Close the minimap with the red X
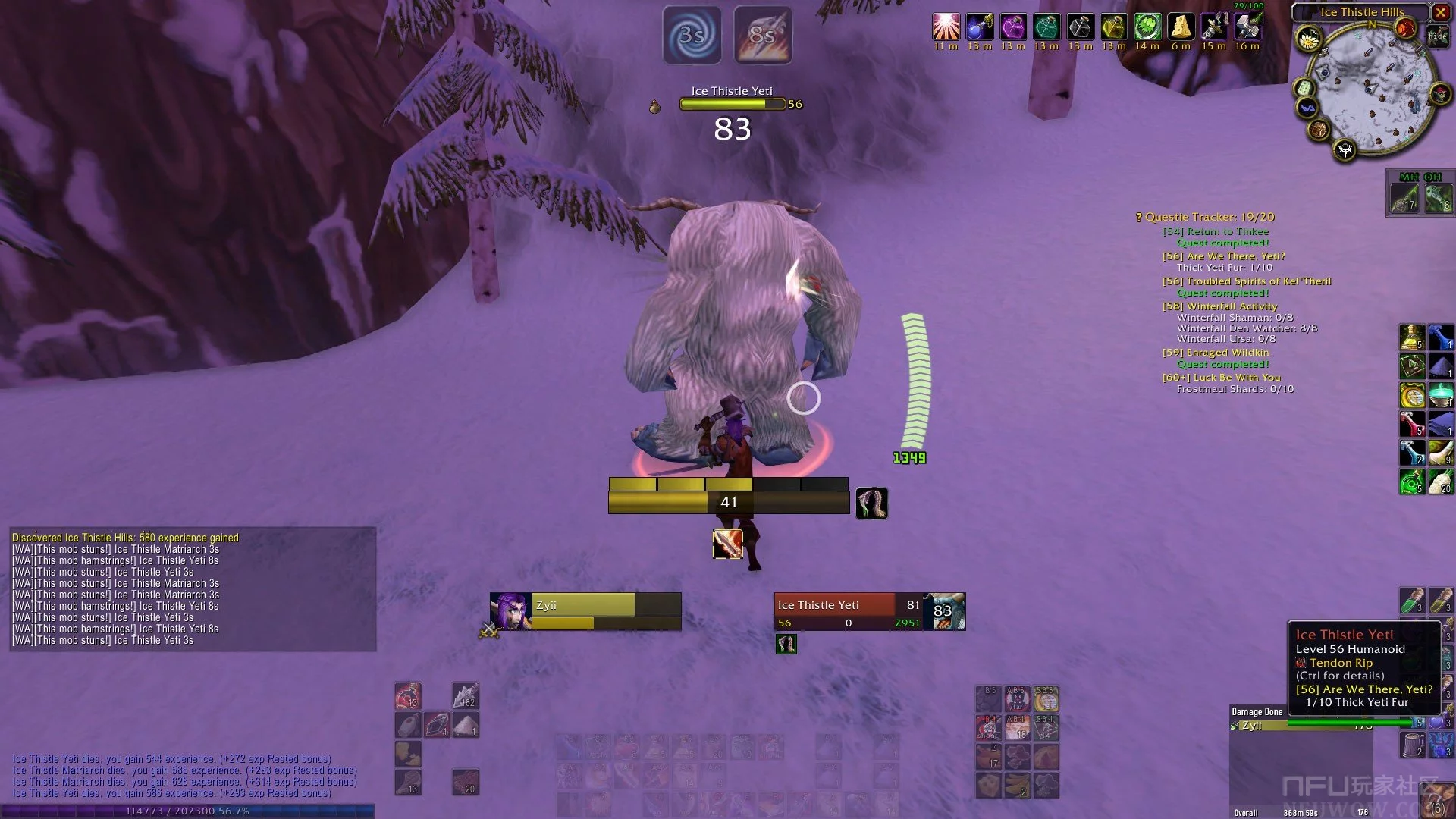Image resolution: width=1456 pixels, height=819 pixels. (x=1440, y=12)
